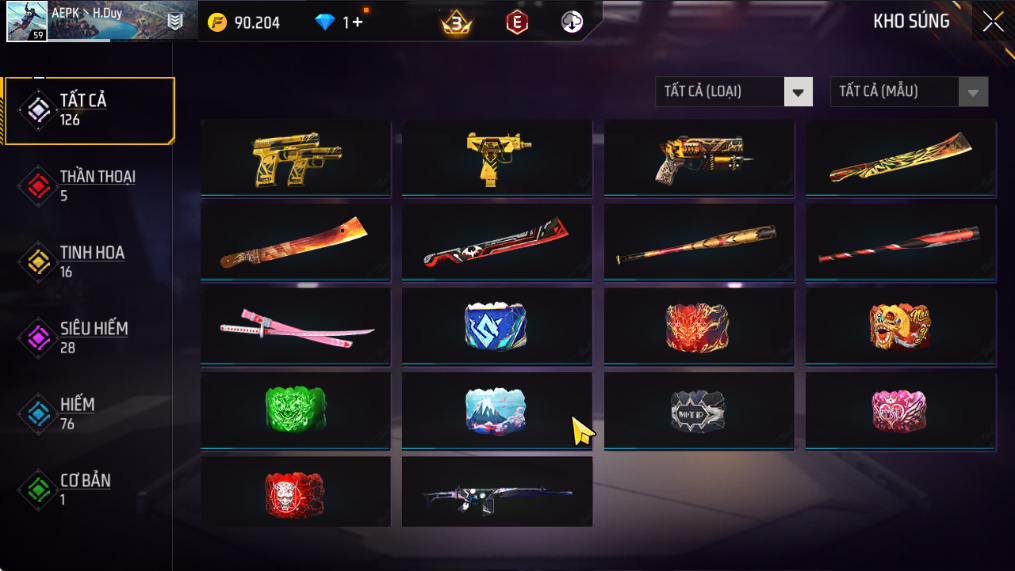Open the gold coin balance
Screen dimensions: 1015x571
(x=244, y=22)
